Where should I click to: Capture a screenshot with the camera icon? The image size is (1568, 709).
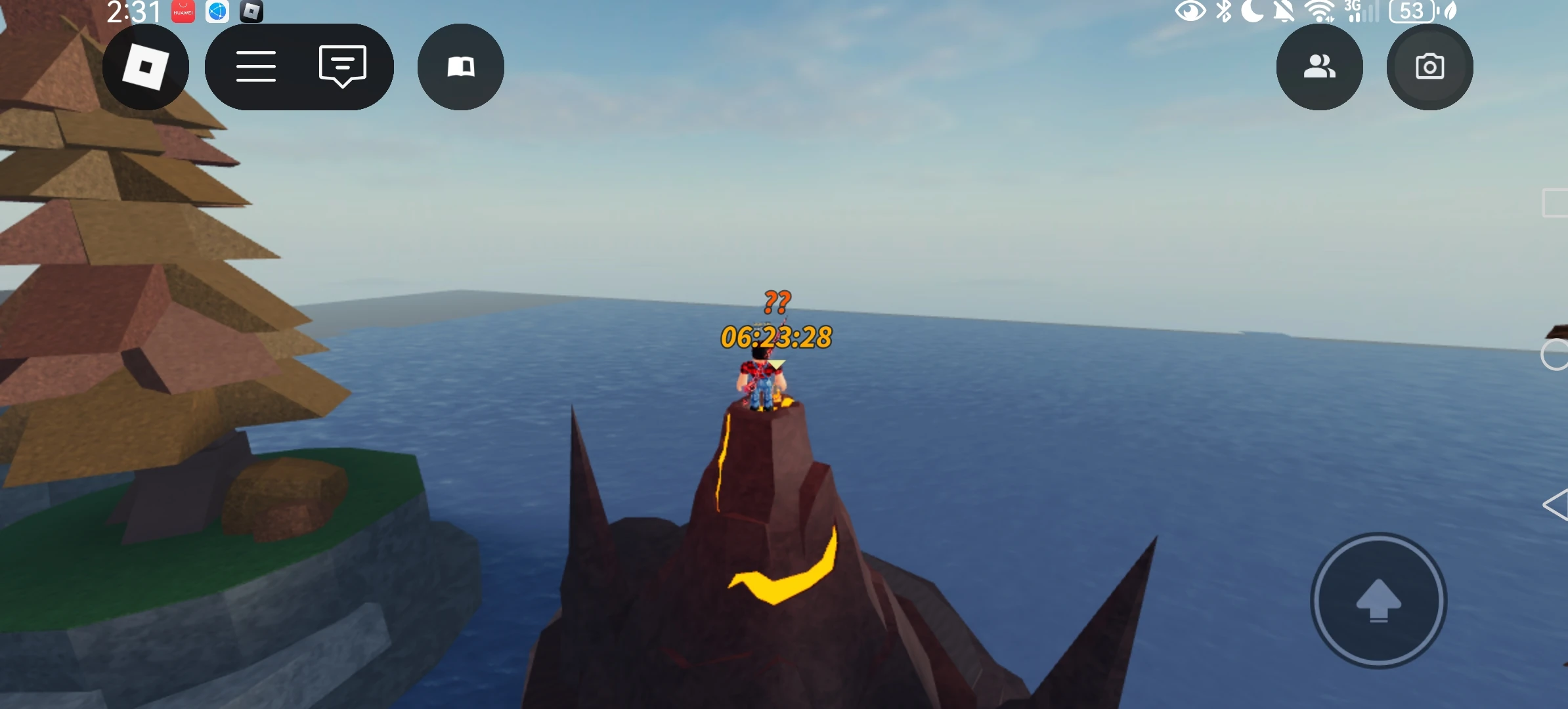1429,67
